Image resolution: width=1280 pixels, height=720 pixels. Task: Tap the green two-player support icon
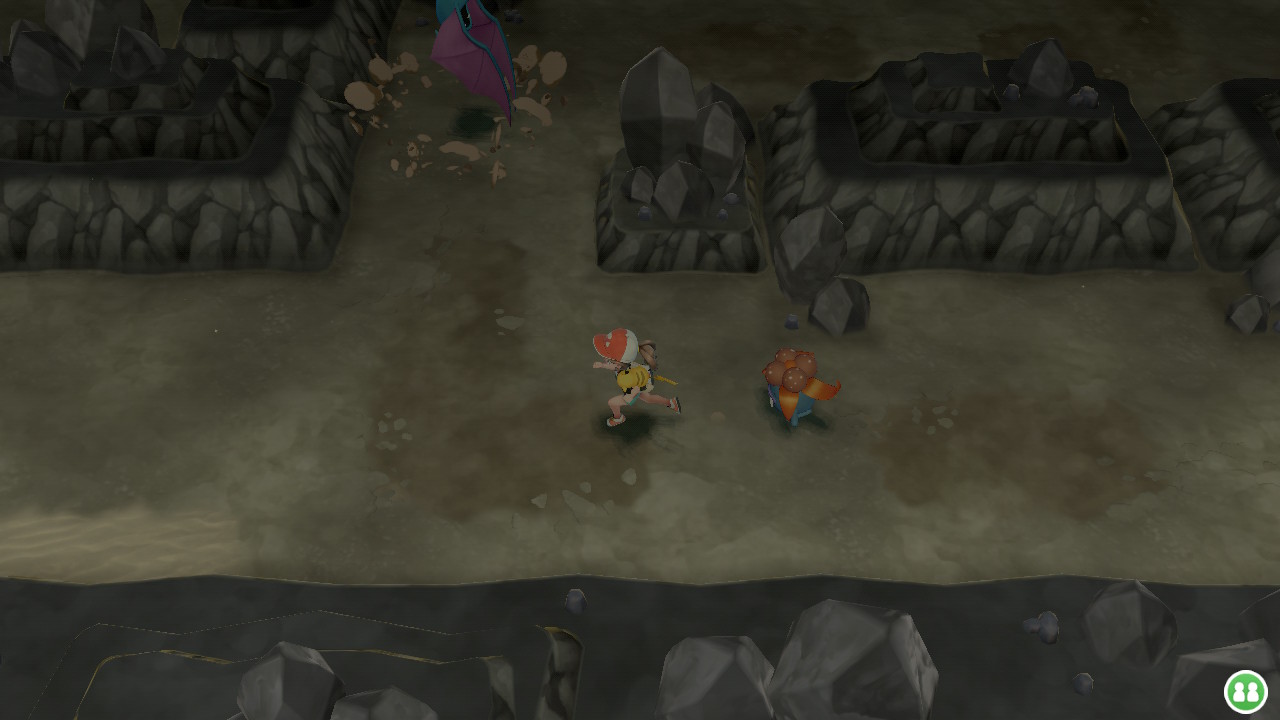pos(1245,691)
